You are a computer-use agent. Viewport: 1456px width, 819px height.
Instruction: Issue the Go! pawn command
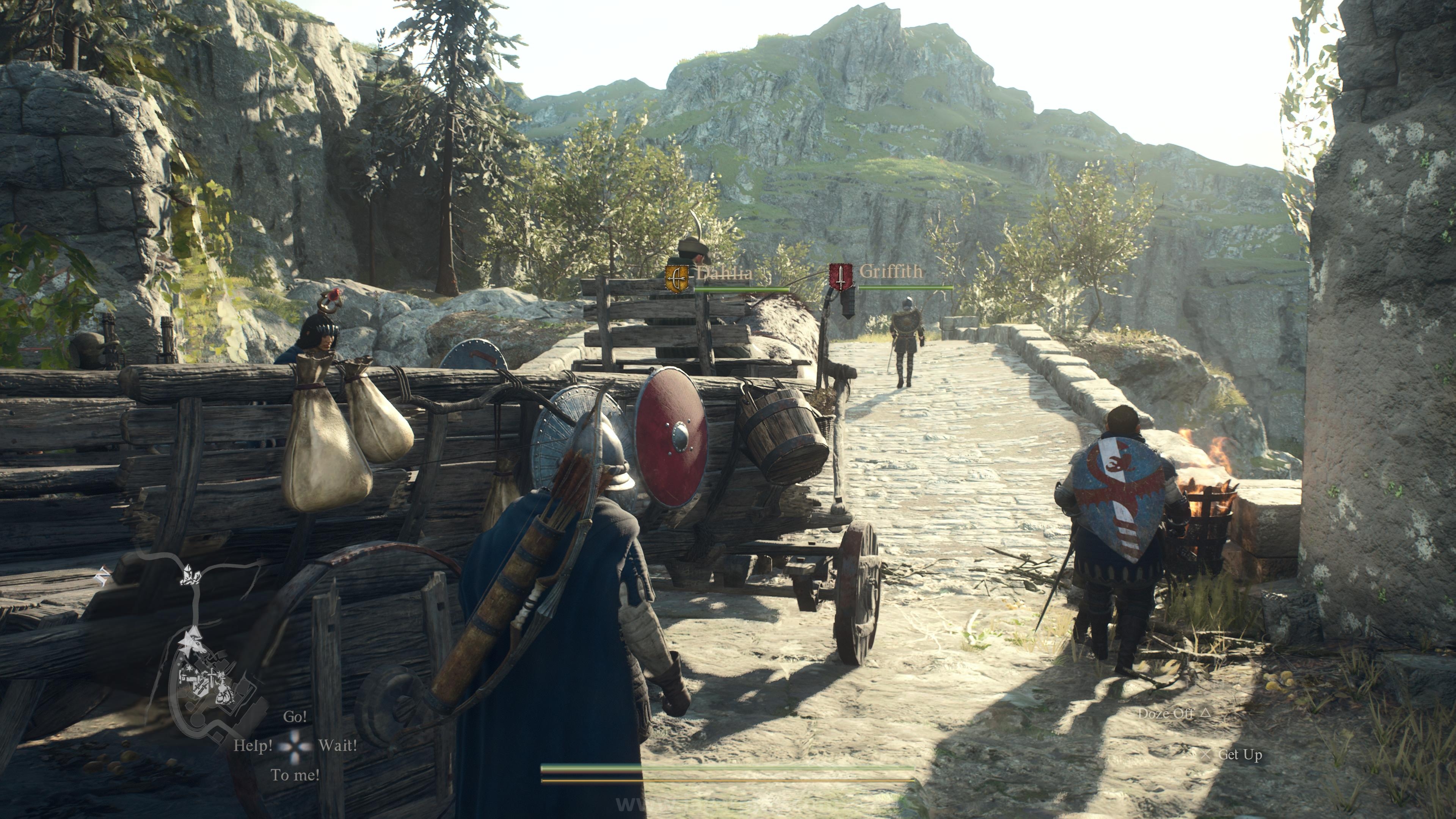coord(295,717)
